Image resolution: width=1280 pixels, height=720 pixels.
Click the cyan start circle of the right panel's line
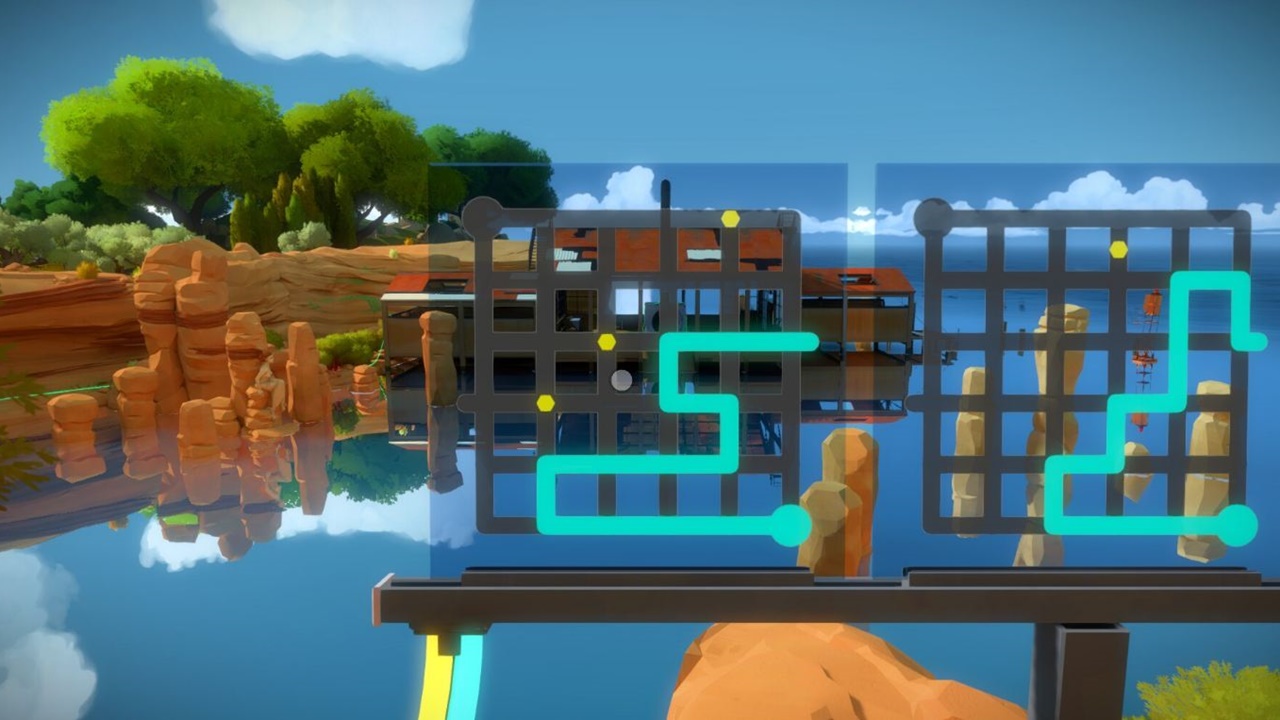pos(1236,525)
